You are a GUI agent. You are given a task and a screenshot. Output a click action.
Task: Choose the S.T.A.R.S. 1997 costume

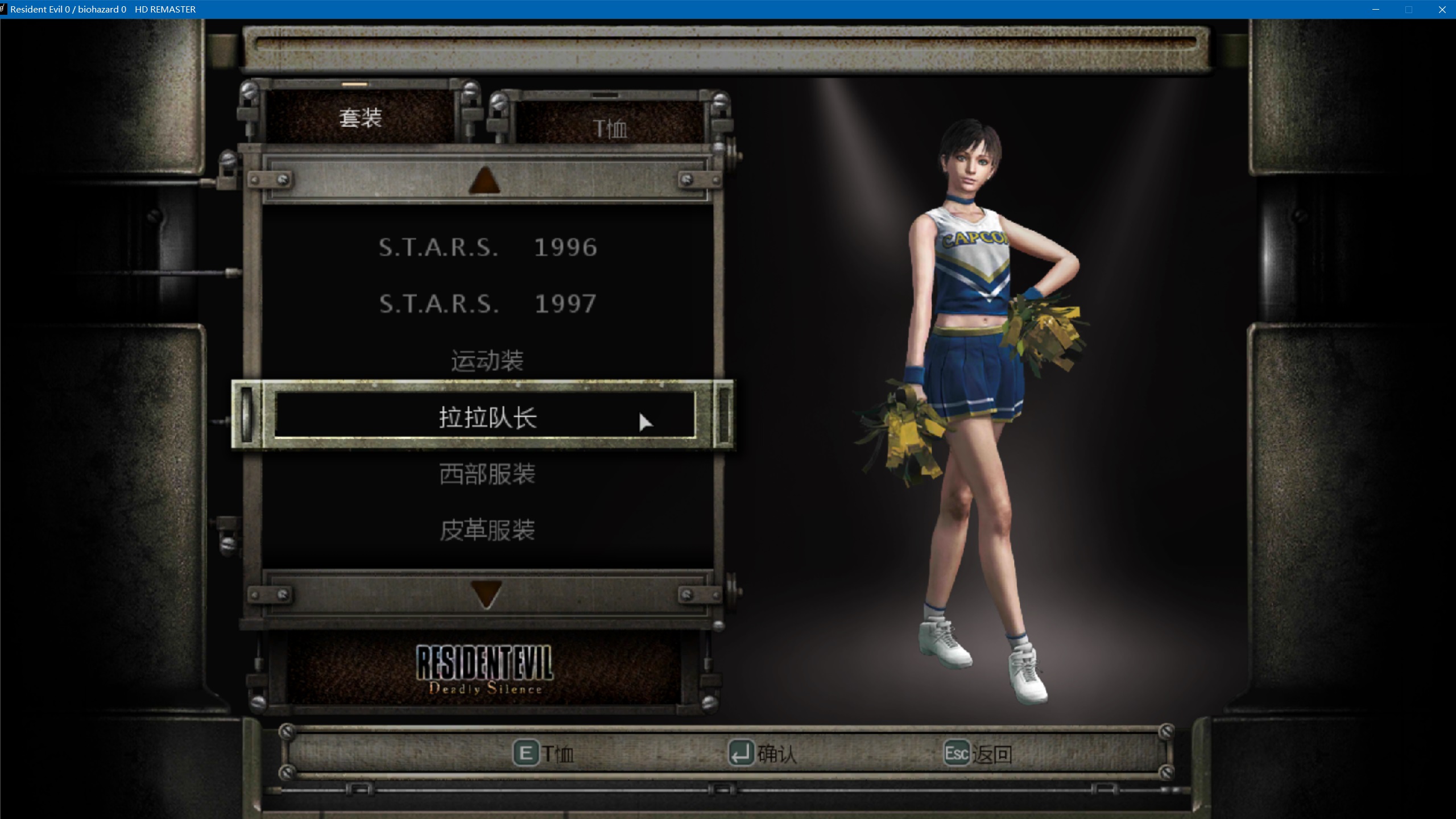point(487,304)
